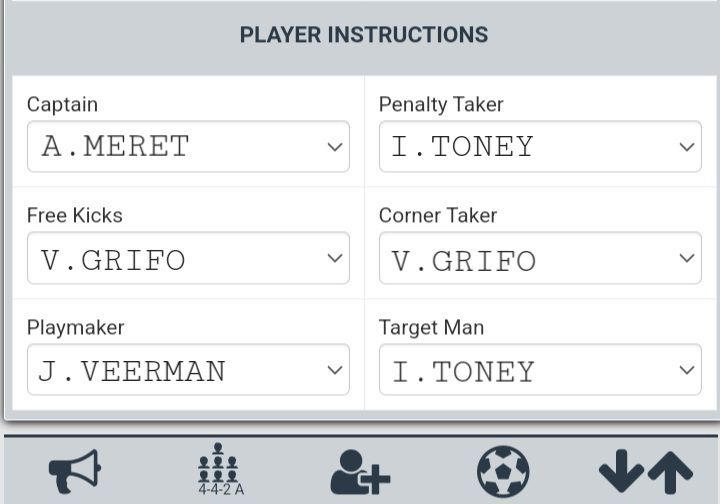Open the Penalty Taker dropdown
This screenshot has height=504, width=720.
tap(540, 147)
